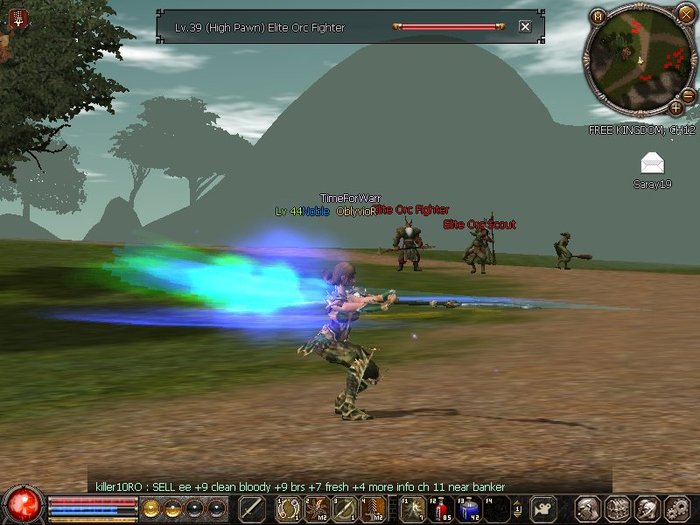The width and height of the screenshot is (700, 525).
Task: Use the red health potion in the quickslot
Action: [441, 509]
